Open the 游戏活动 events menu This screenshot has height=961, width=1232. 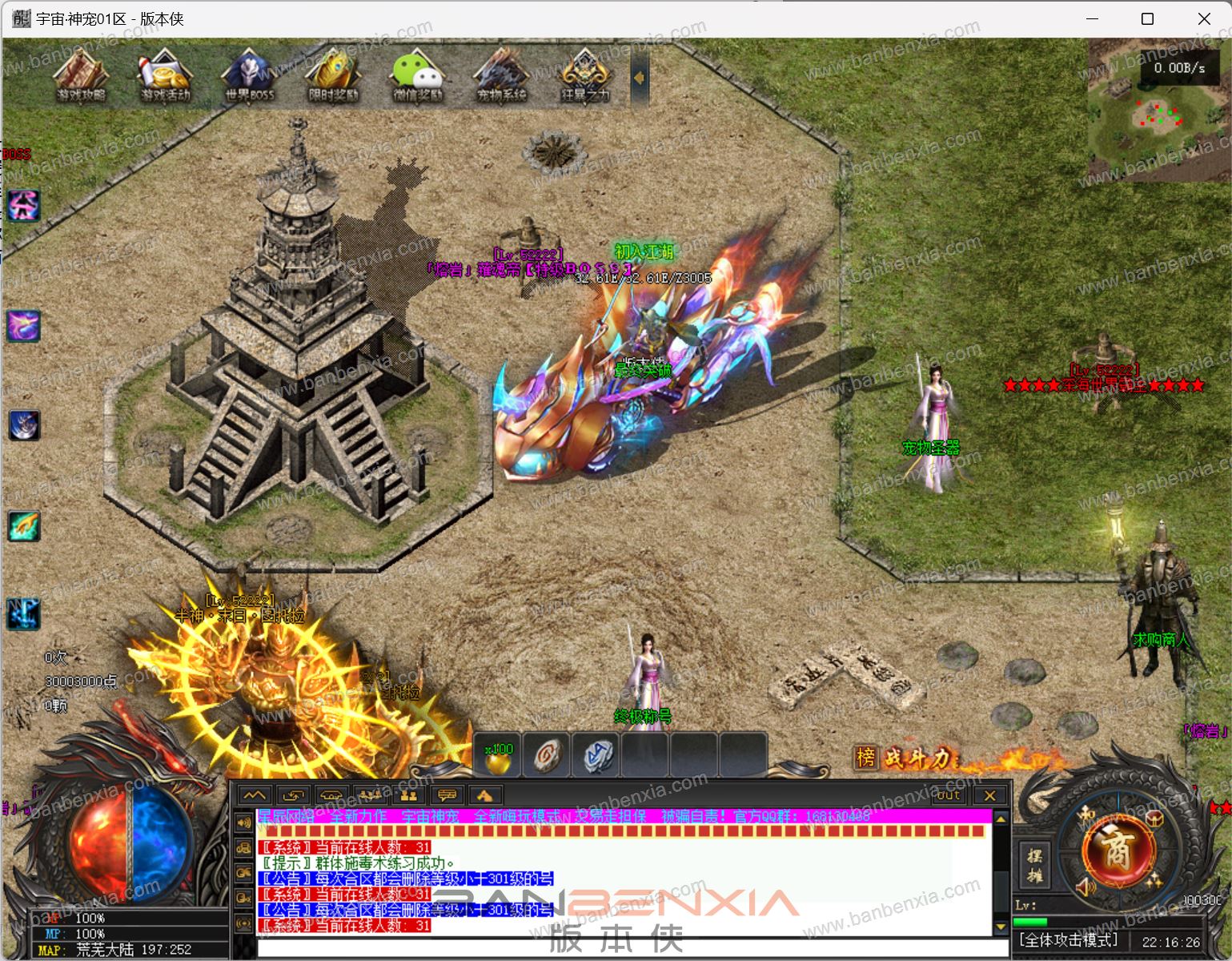166,74
